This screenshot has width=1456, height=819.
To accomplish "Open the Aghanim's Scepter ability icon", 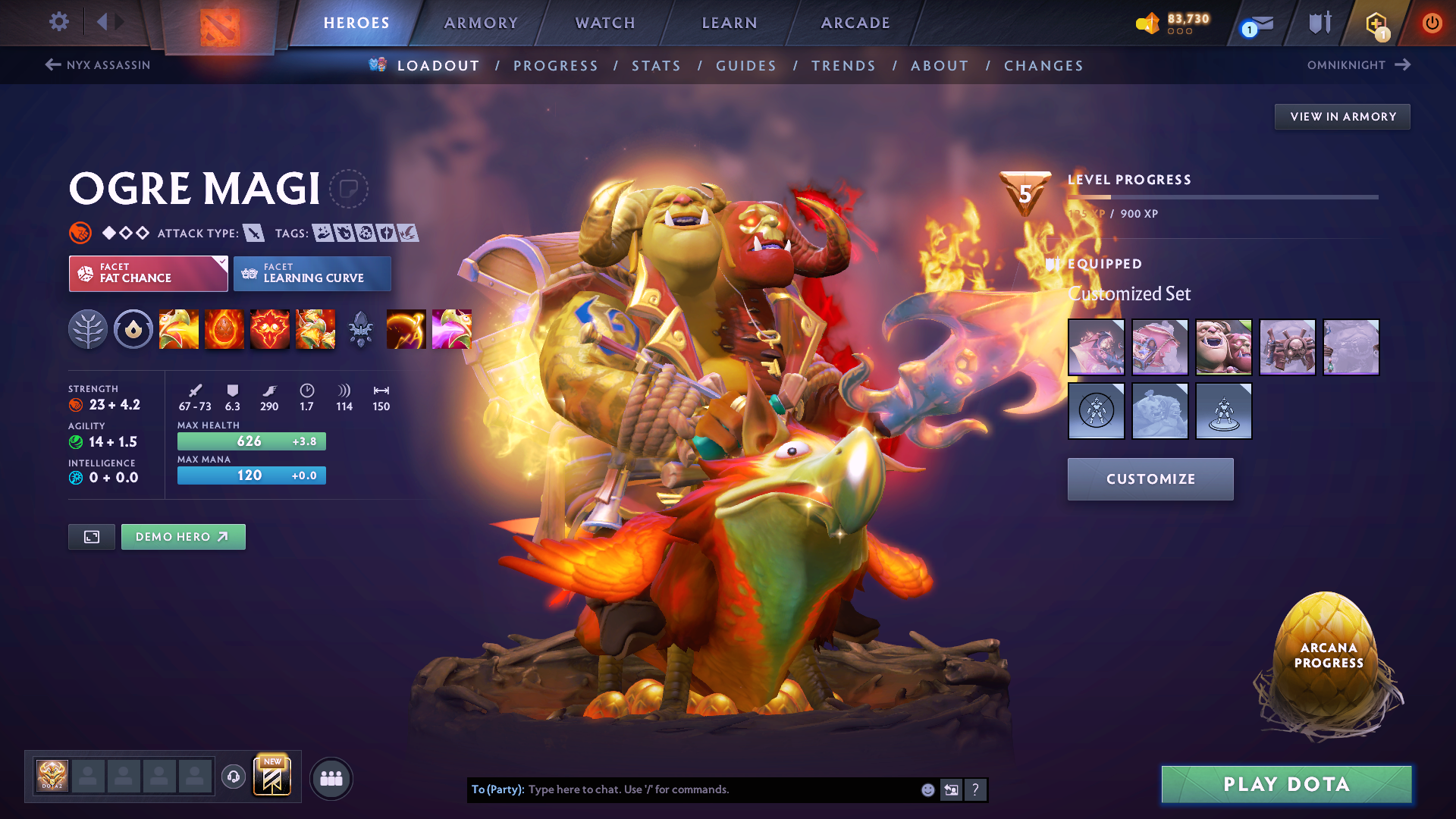I will point(361,329).
